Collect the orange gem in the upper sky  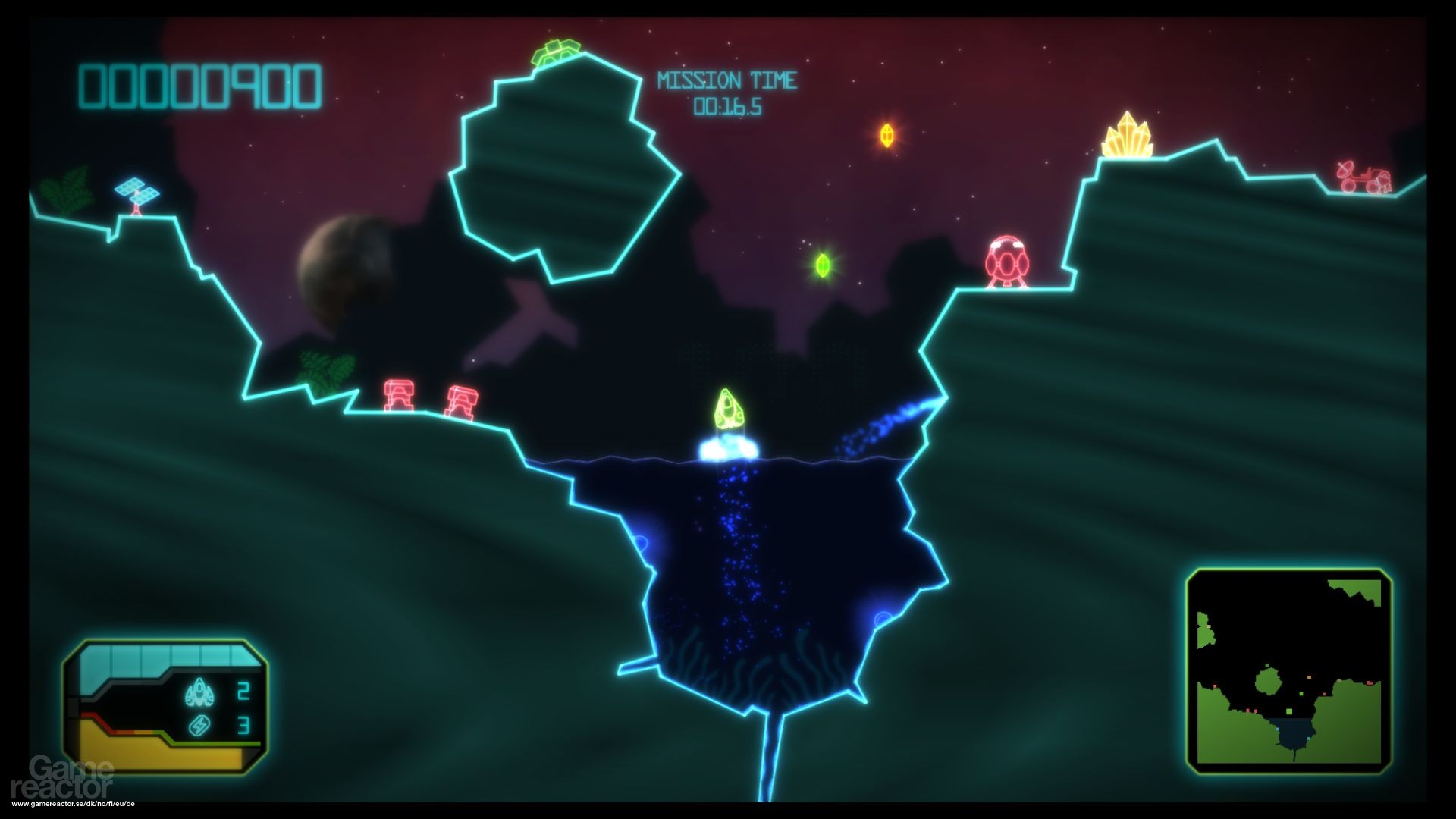tap(887, 135)
